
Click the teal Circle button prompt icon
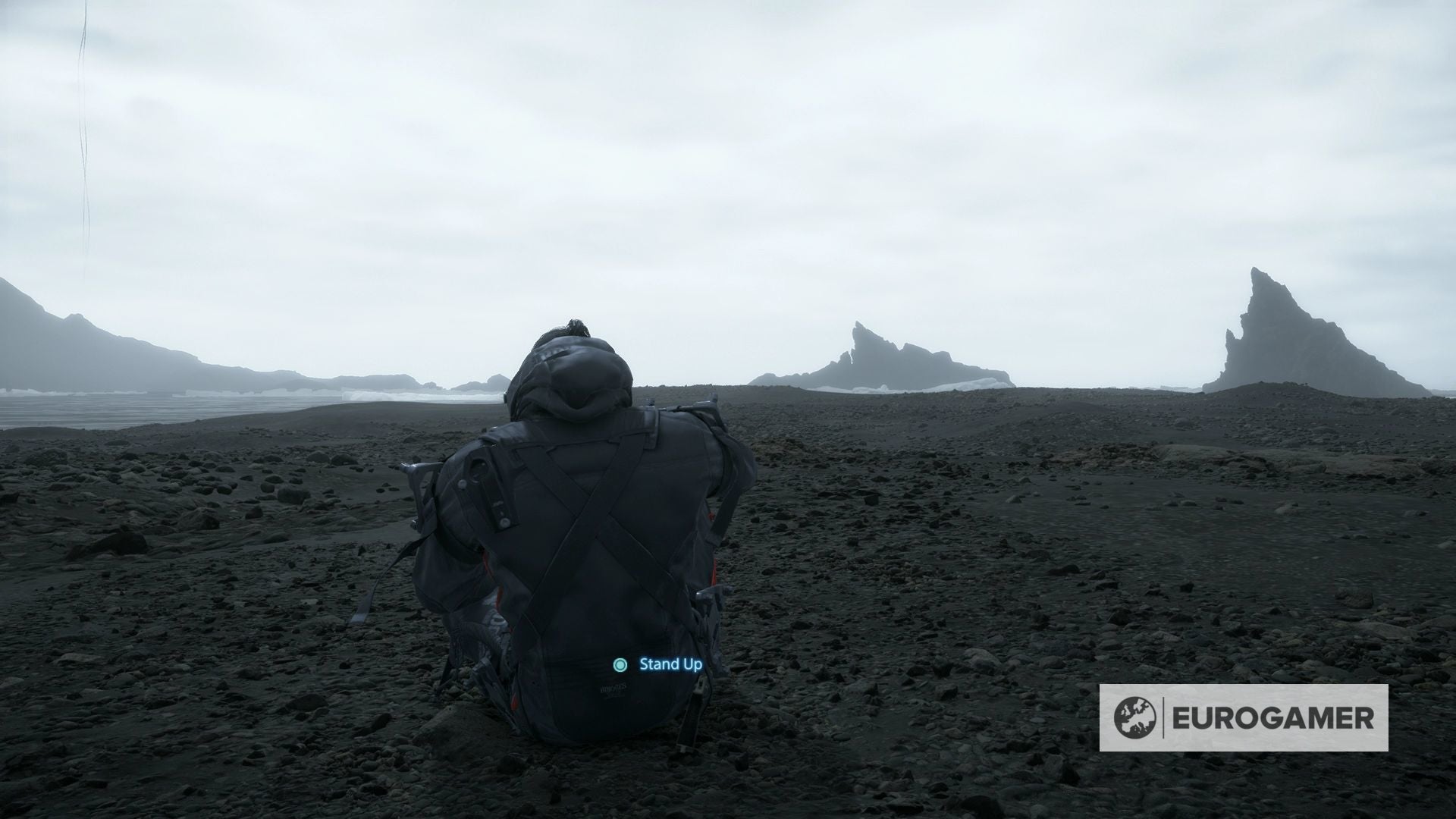point(620,665)
